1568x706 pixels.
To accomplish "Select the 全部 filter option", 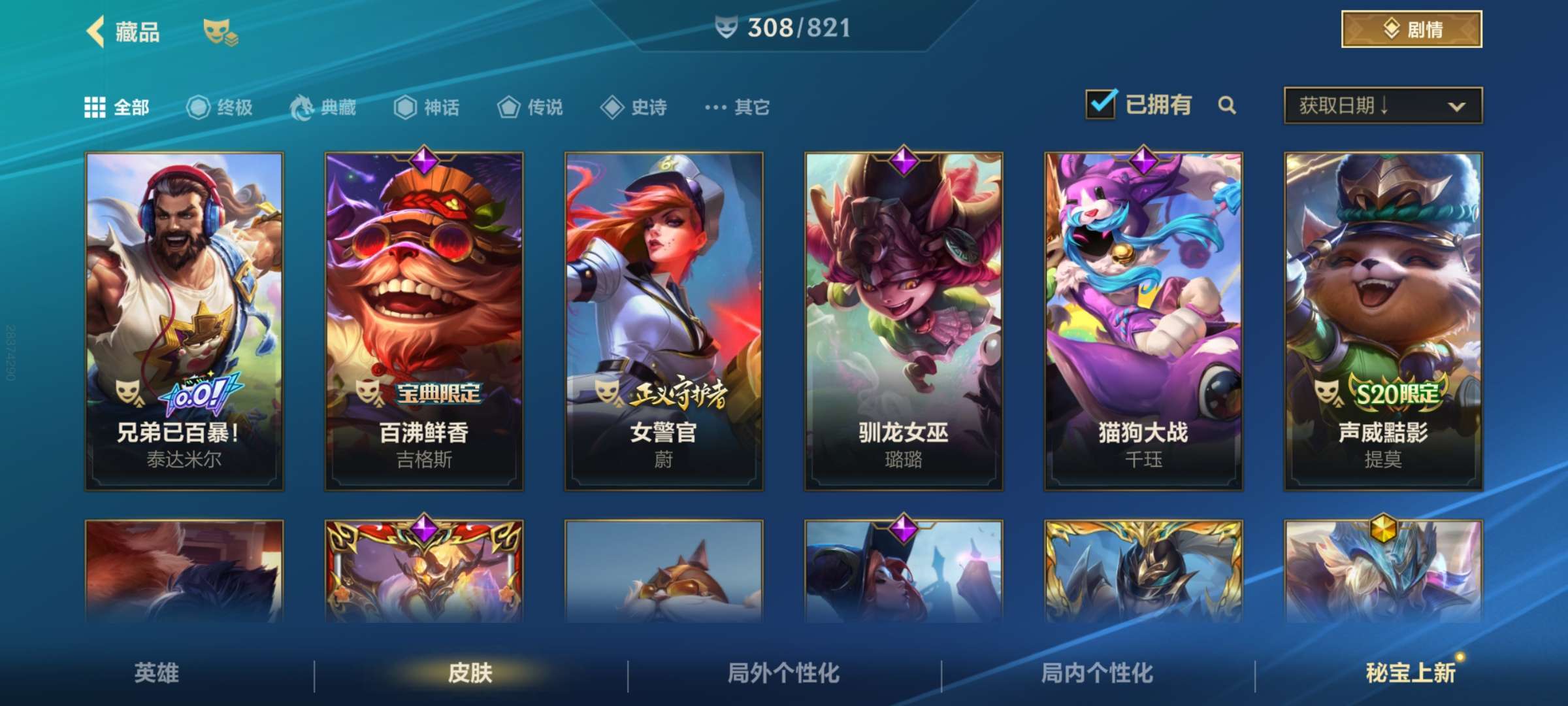I will [x=114, y=108].
